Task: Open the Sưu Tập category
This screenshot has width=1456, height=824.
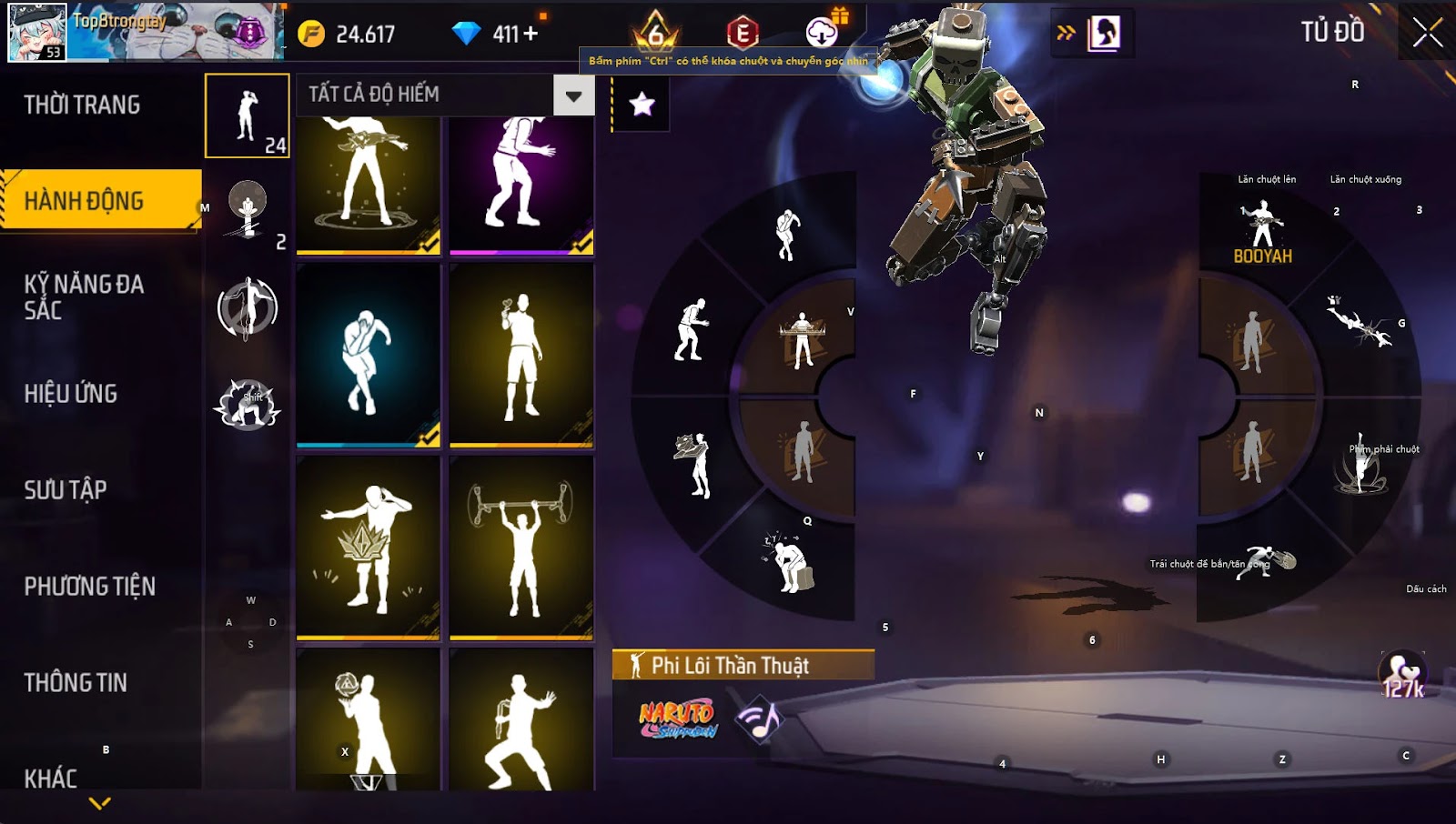Action: [66, 490]
